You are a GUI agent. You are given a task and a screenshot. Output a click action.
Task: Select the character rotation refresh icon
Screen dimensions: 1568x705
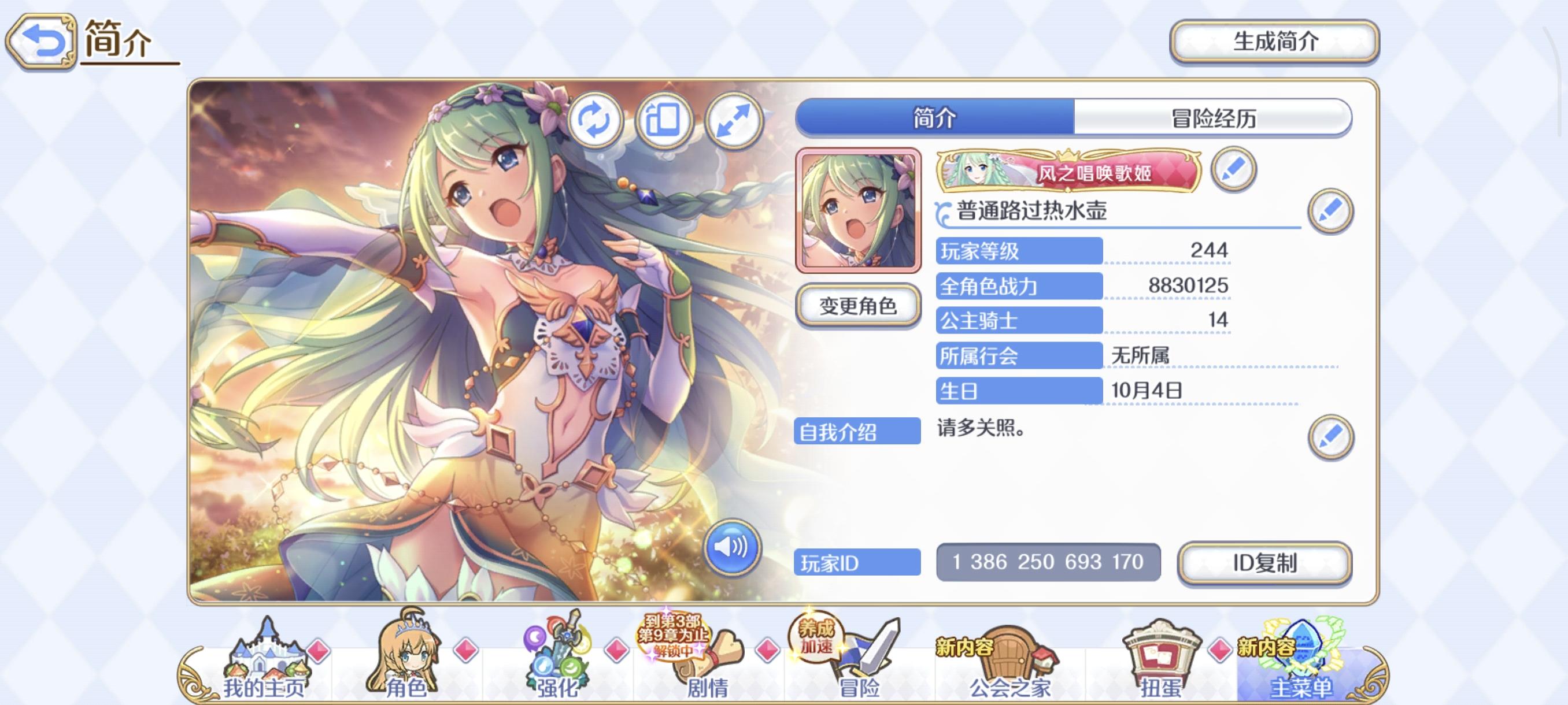(597, 120)
